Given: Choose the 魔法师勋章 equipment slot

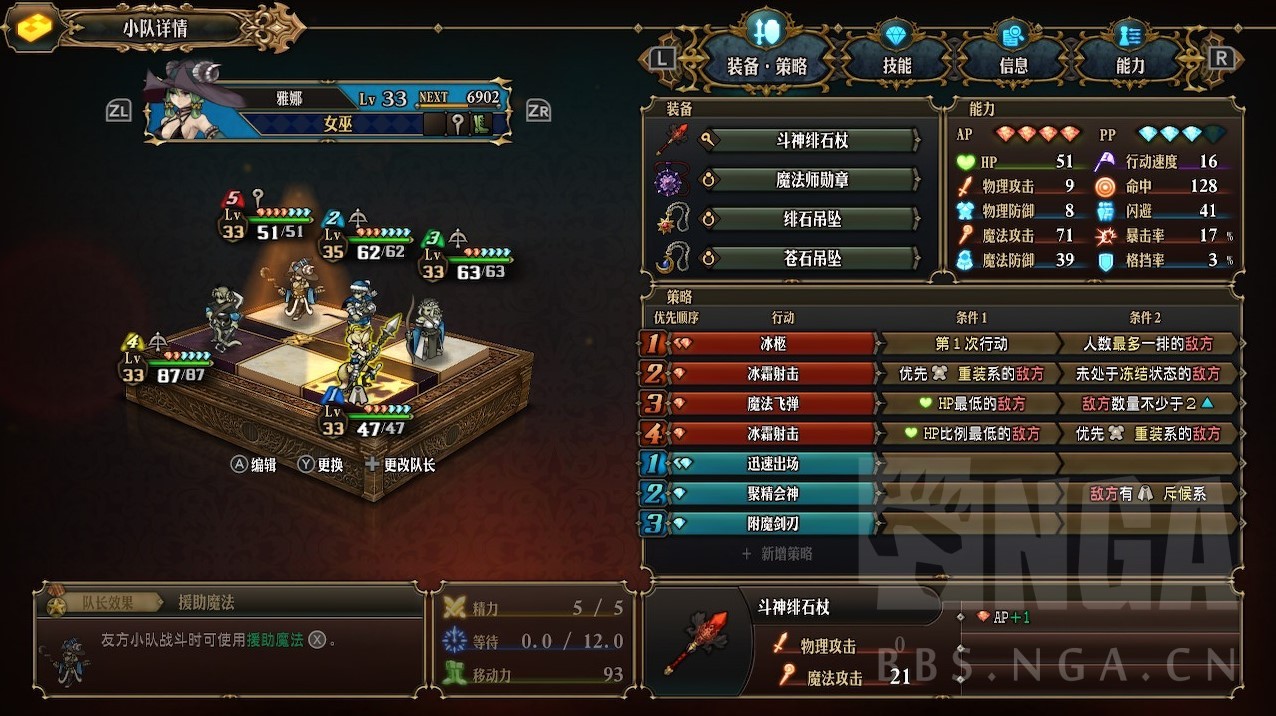Looking at the screenshot, I should tap(817, 180).
